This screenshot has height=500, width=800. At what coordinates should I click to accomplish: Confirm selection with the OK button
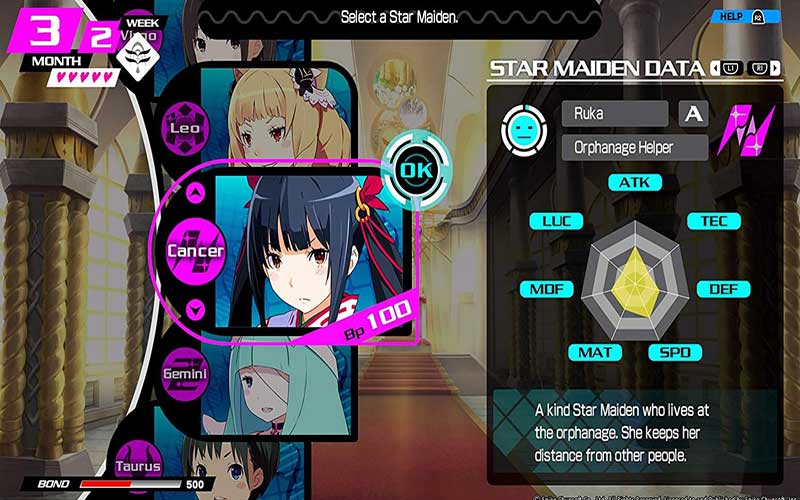click(412, 170)
